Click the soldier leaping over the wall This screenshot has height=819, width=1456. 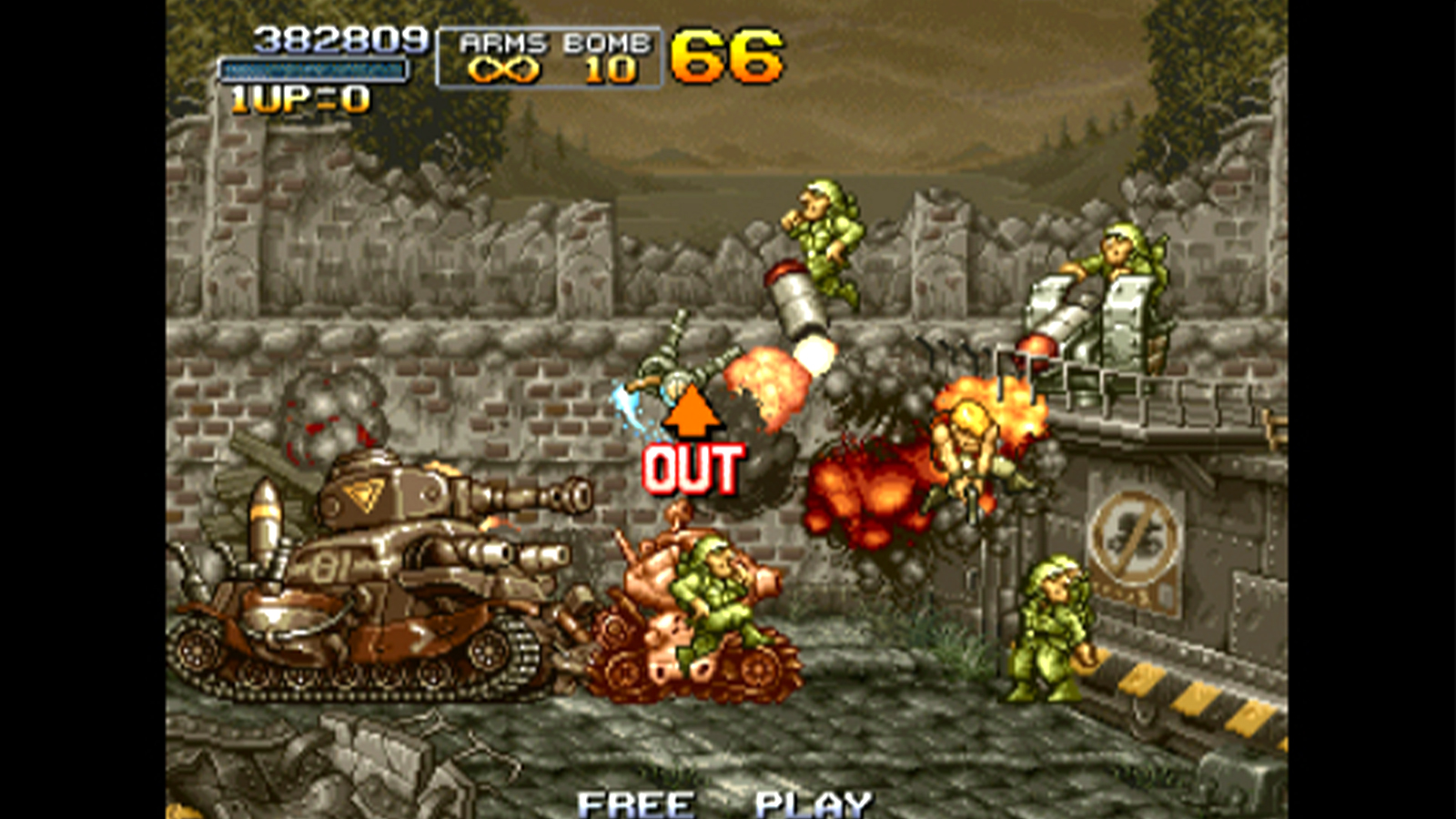(x=824, y=235)
